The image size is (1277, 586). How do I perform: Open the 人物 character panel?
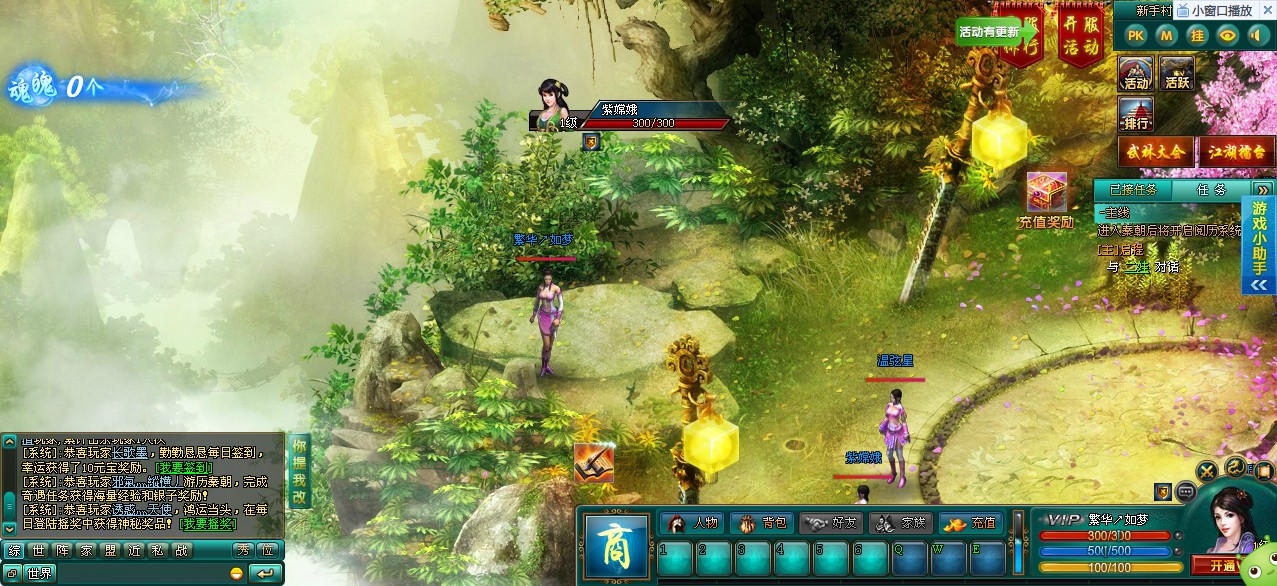(x=692, y=523)
